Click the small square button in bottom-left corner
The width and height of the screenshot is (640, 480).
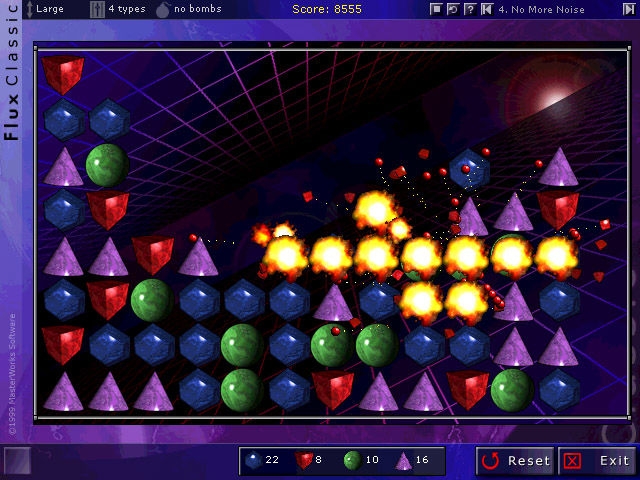pyautogui.click(x=17, y=461)
